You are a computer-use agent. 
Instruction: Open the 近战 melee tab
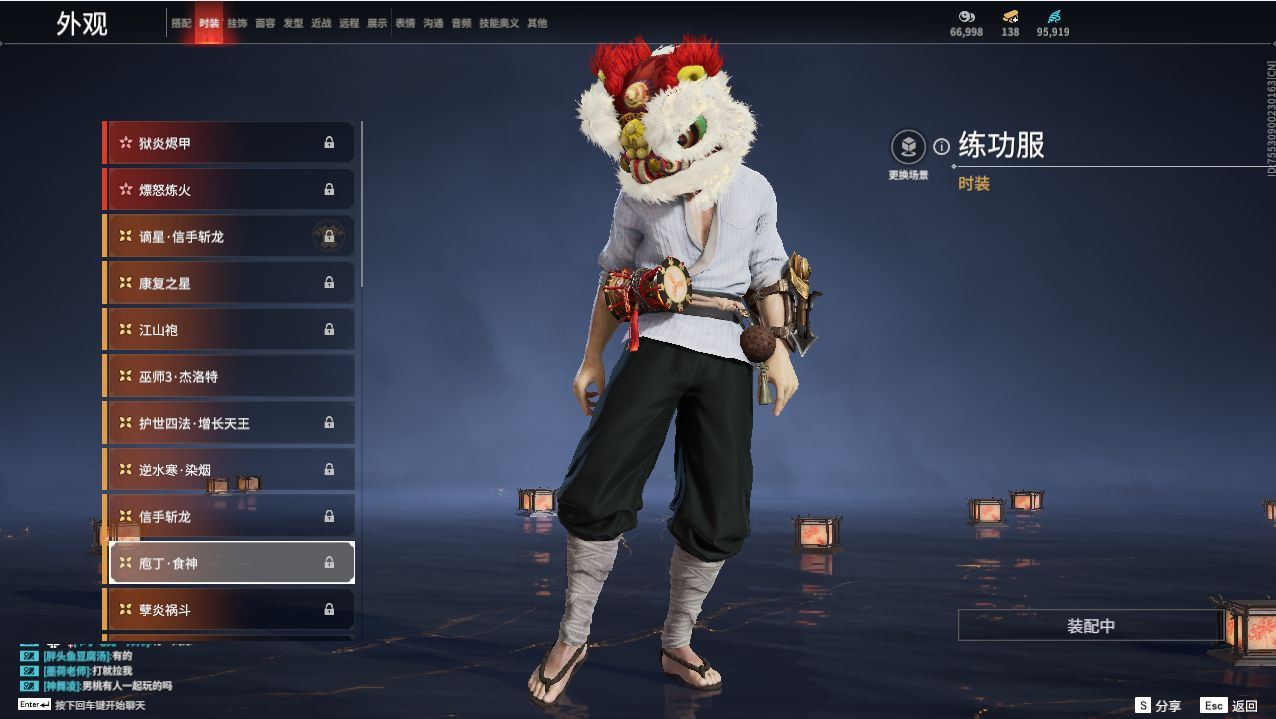click(x=321, y=23)
